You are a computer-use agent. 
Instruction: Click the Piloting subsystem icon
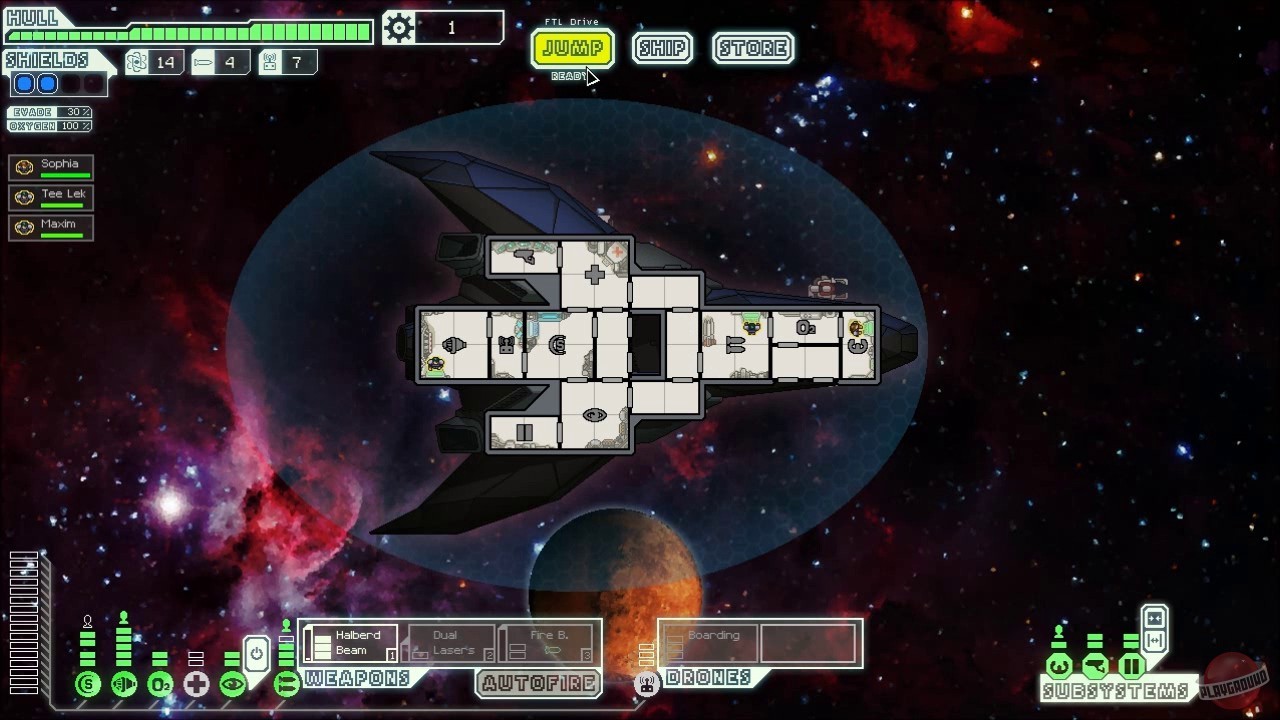(x=1058, y=666)
